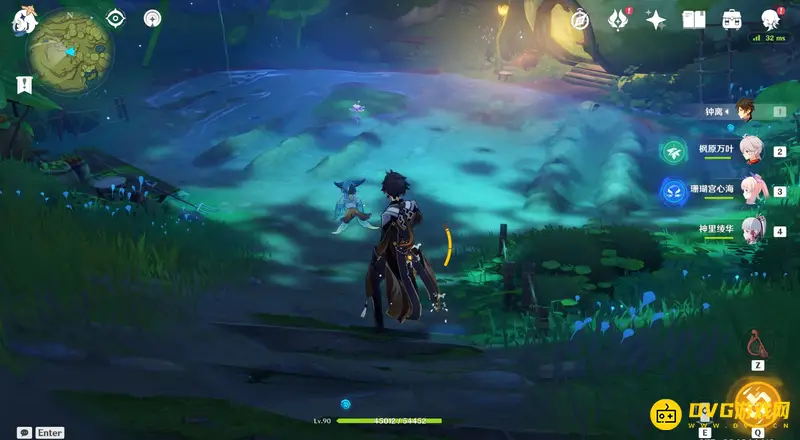Open the events winged icon

[x=617, y=19]
